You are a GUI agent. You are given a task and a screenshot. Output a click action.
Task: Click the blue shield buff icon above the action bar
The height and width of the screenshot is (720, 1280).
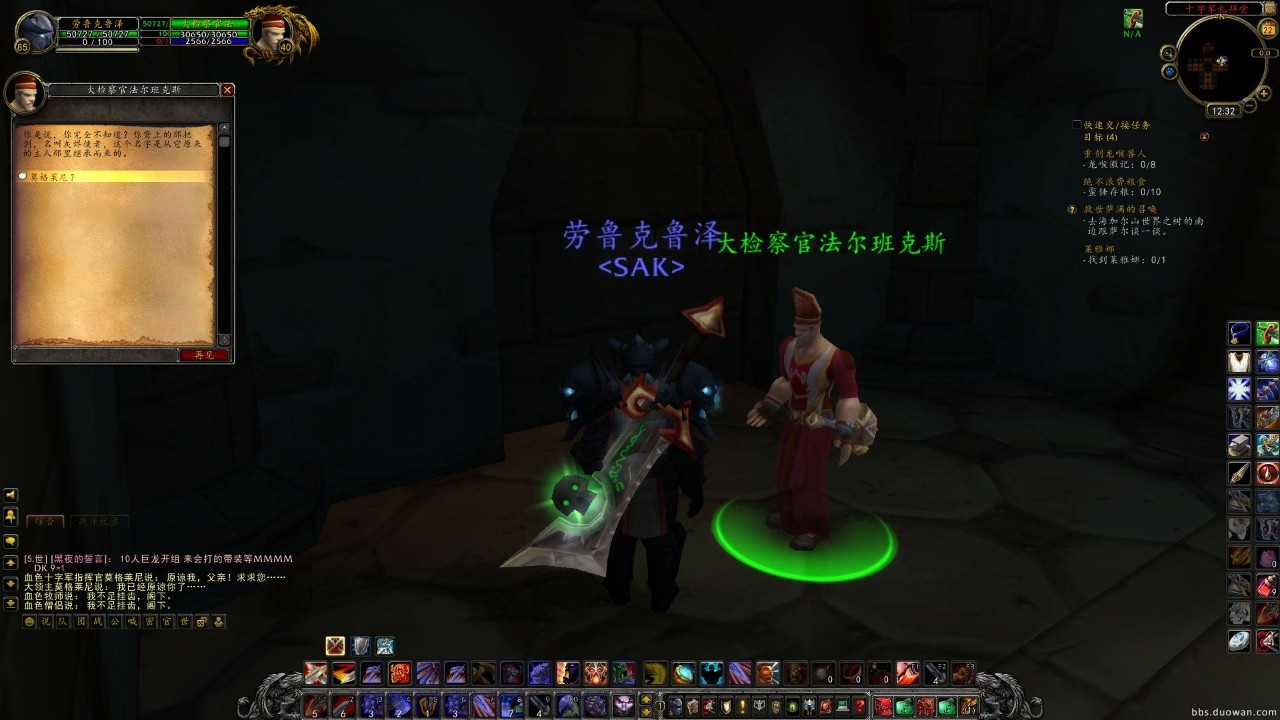tap(360, 645)
